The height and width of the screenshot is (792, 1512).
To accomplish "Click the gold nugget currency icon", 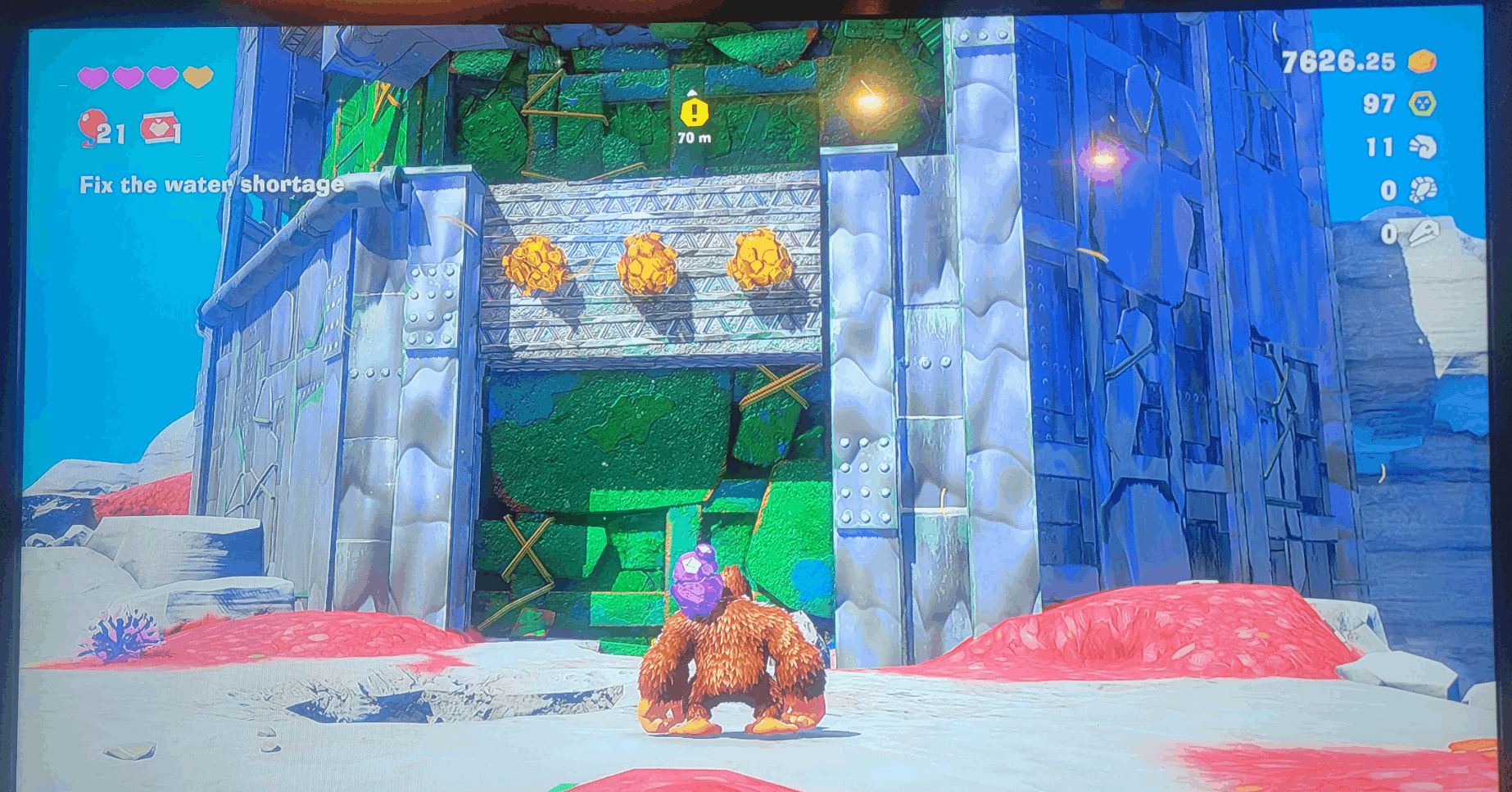I will (1422, 61).
